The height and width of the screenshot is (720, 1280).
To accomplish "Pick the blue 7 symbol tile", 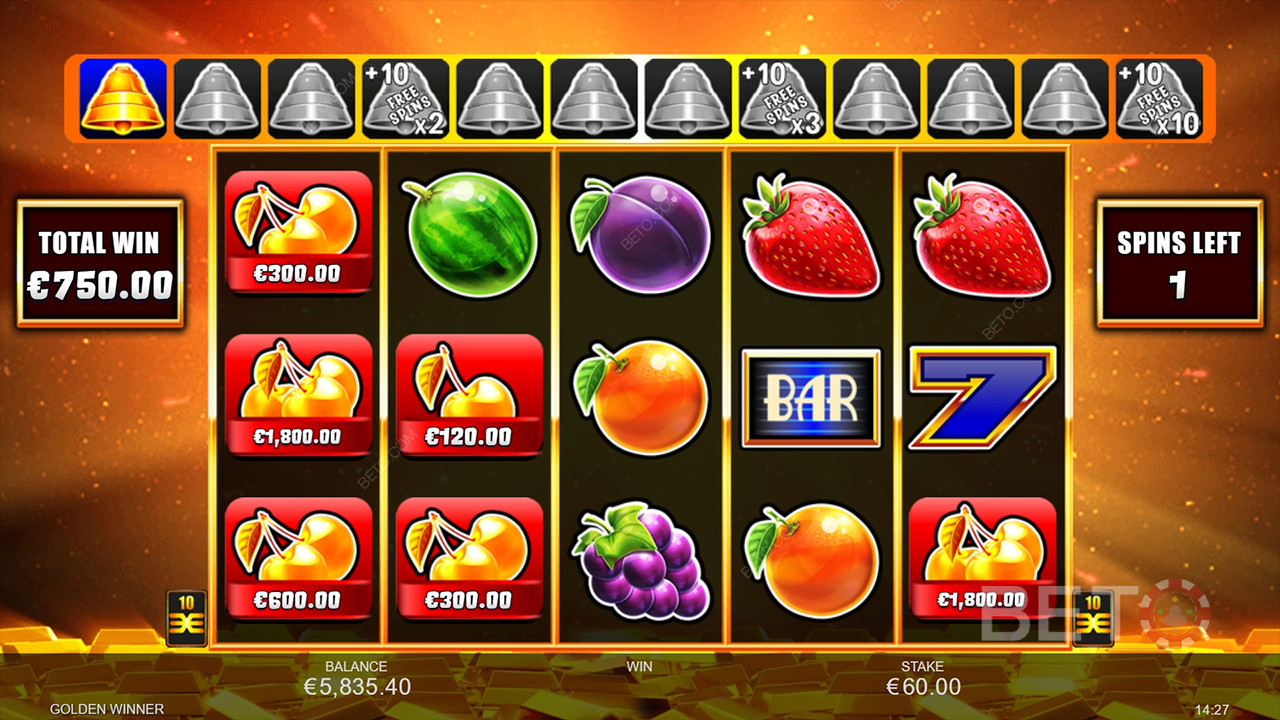I will coord(982,398).
